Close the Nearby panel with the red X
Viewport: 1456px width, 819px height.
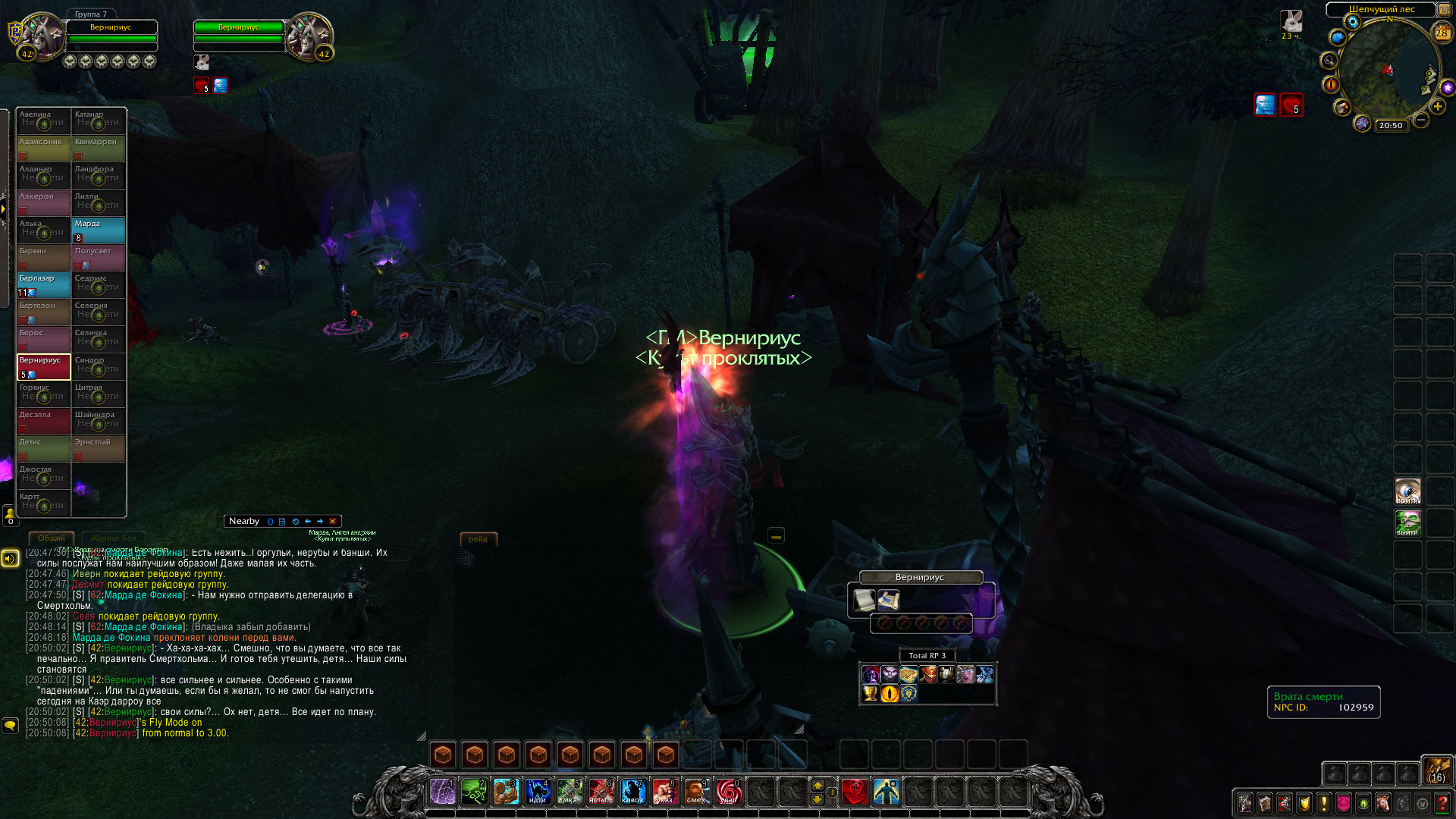tap(332, 522)
